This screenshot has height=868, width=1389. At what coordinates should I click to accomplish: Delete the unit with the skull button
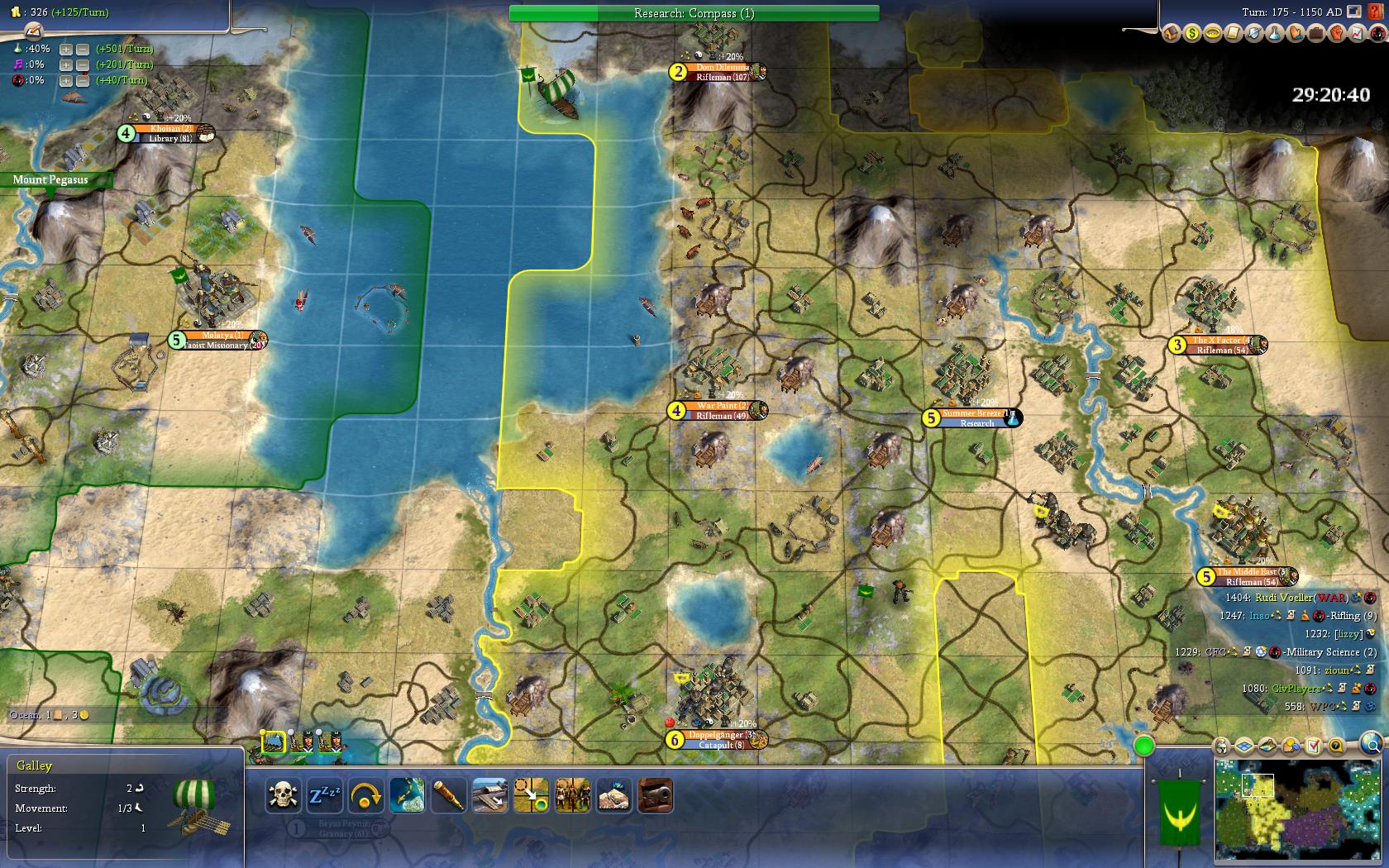click(283, 796)
